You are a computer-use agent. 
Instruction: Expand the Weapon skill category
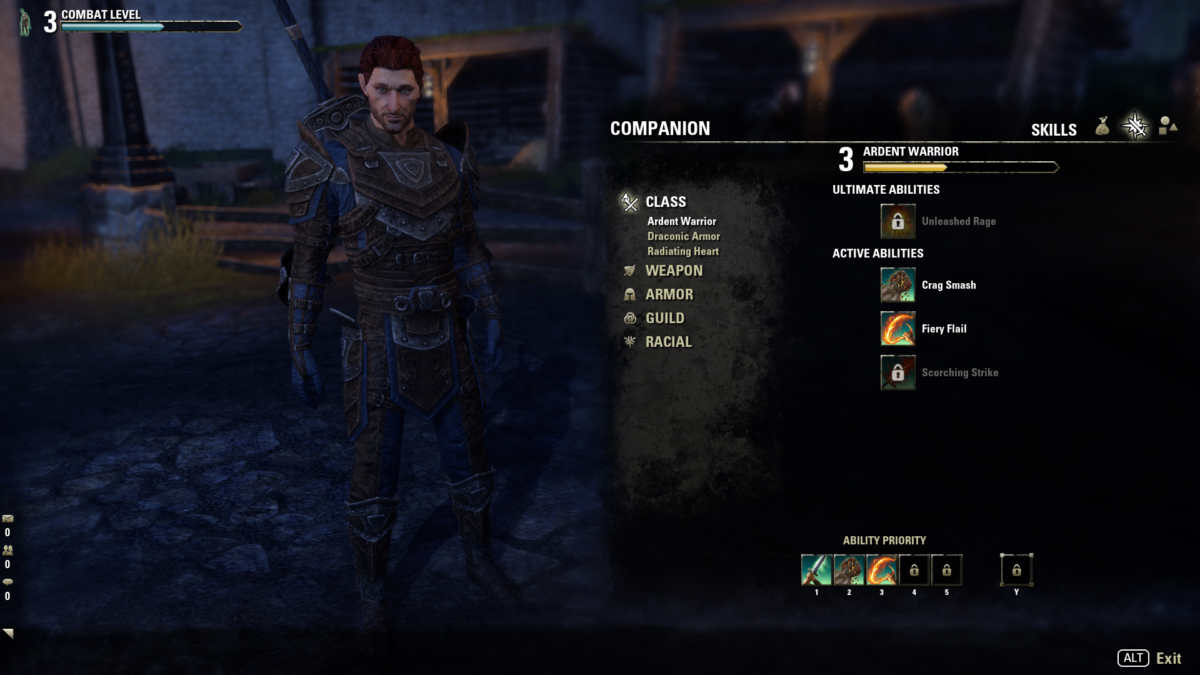pos(673,271)
